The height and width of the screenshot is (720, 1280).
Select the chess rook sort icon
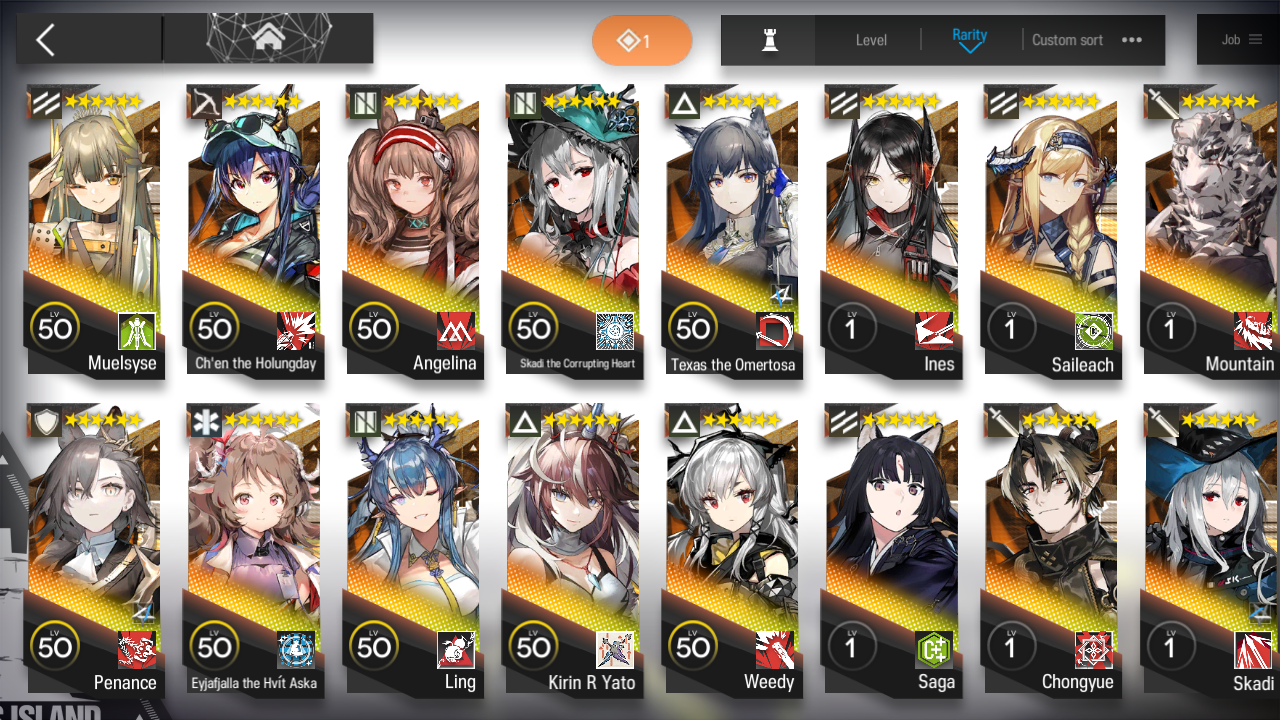coord(767,40)
